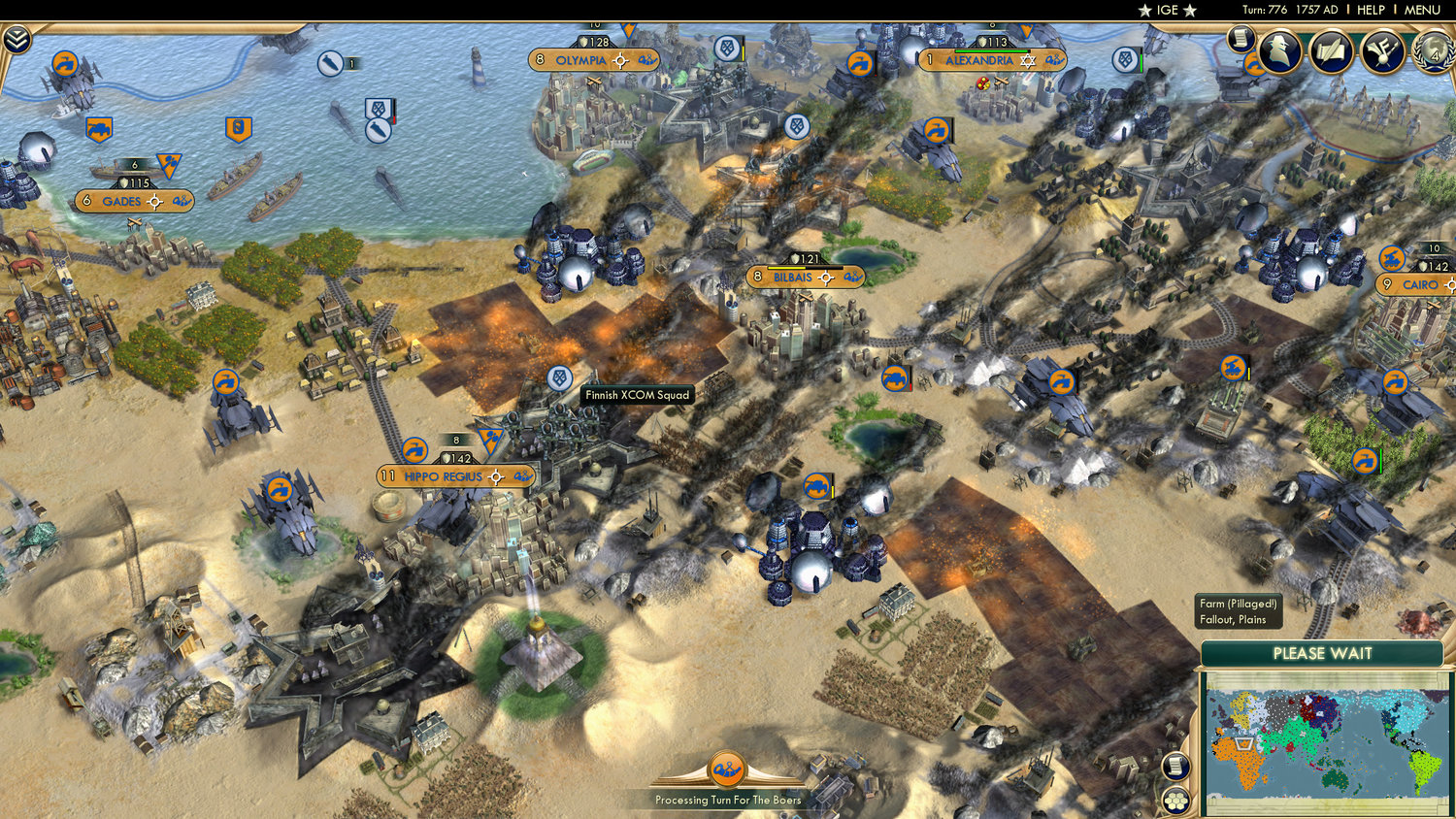This screenshot has height=819, width=1456.
Task: Open the Diplomacy overview scroll-and-quill icon
Action: coord(1333,53)
